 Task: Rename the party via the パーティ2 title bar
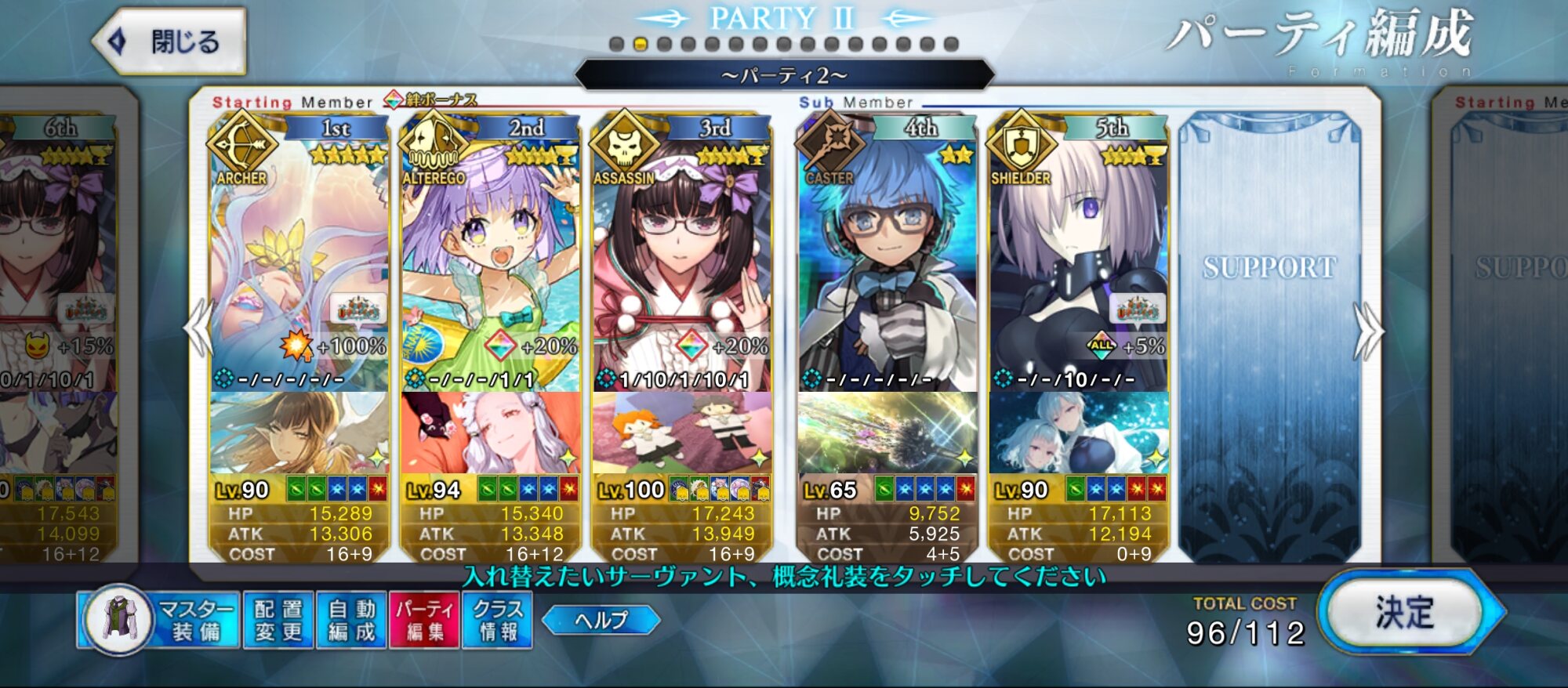coord(784,75)
